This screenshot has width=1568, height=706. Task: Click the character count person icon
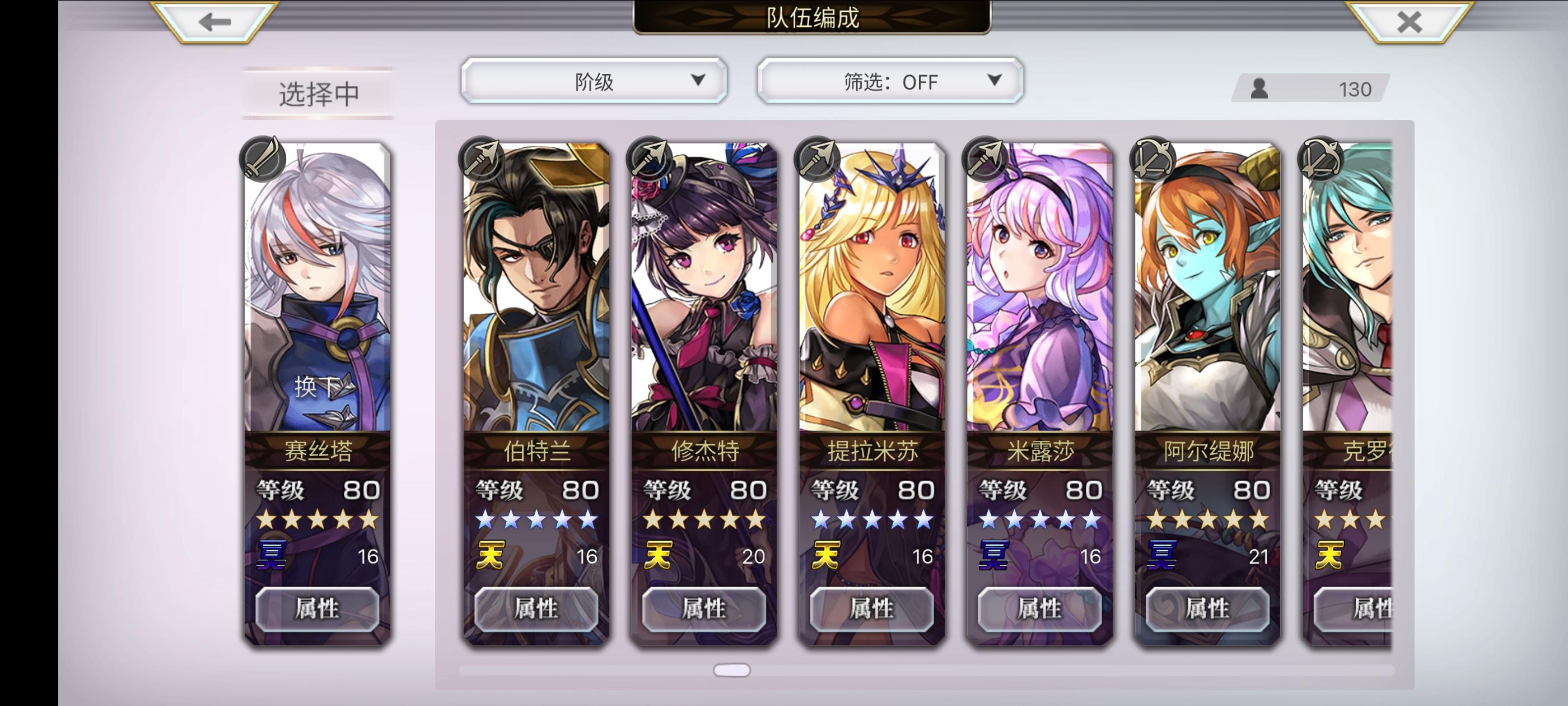1259,89
